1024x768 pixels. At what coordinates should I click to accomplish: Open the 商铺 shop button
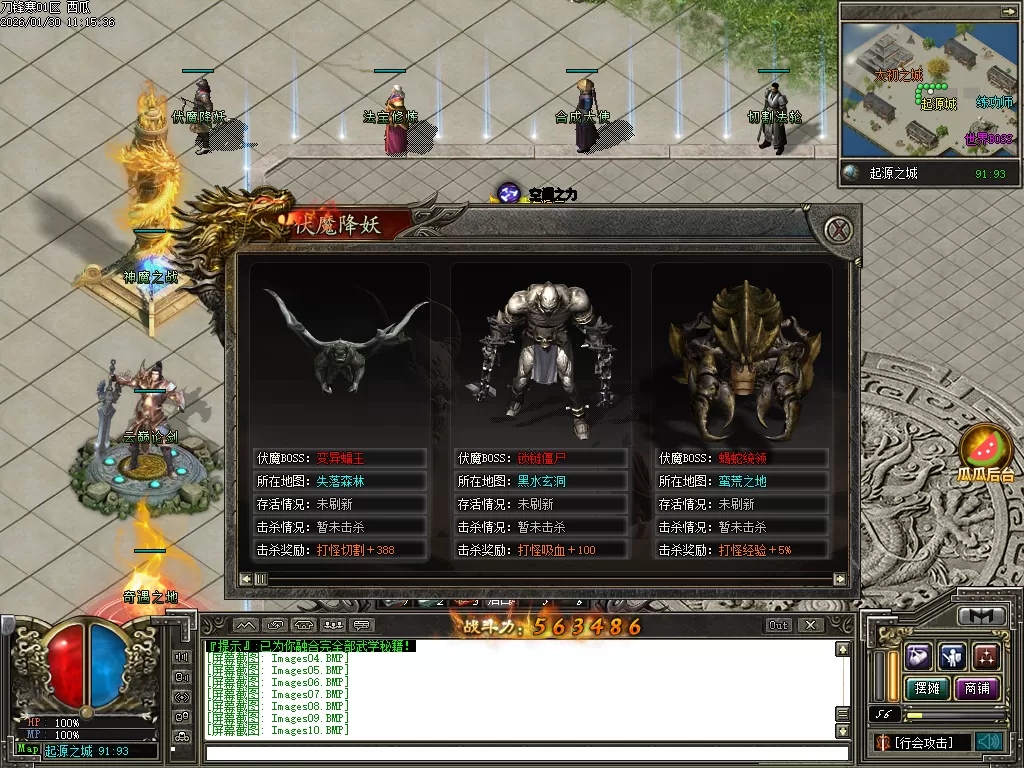[976, 688]
